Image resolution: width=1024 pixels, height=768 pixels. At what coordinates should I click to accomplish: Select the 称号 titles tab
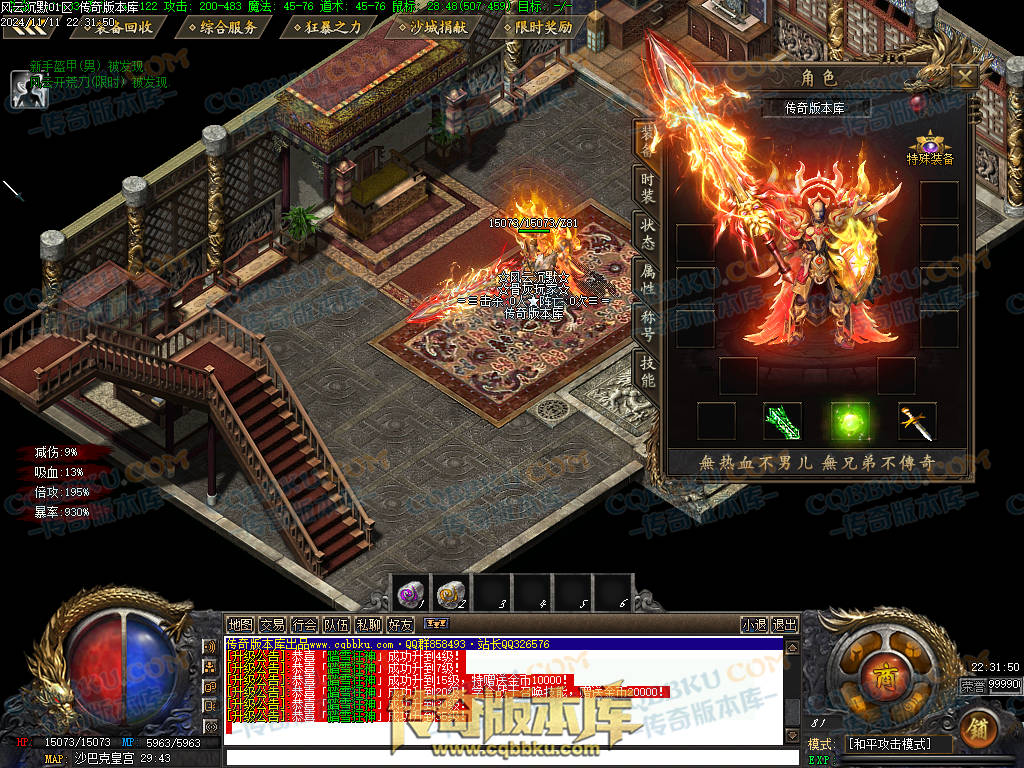(x=648, y=326)
